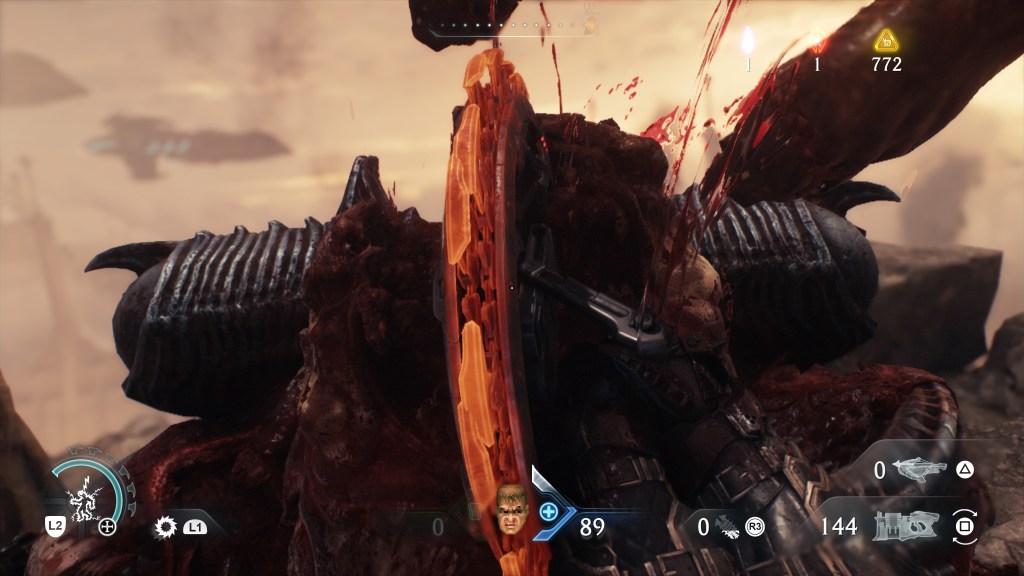Choose the equipped heavy gun weapon icon
Screen dimensions: 1024x576
[903, 525]
